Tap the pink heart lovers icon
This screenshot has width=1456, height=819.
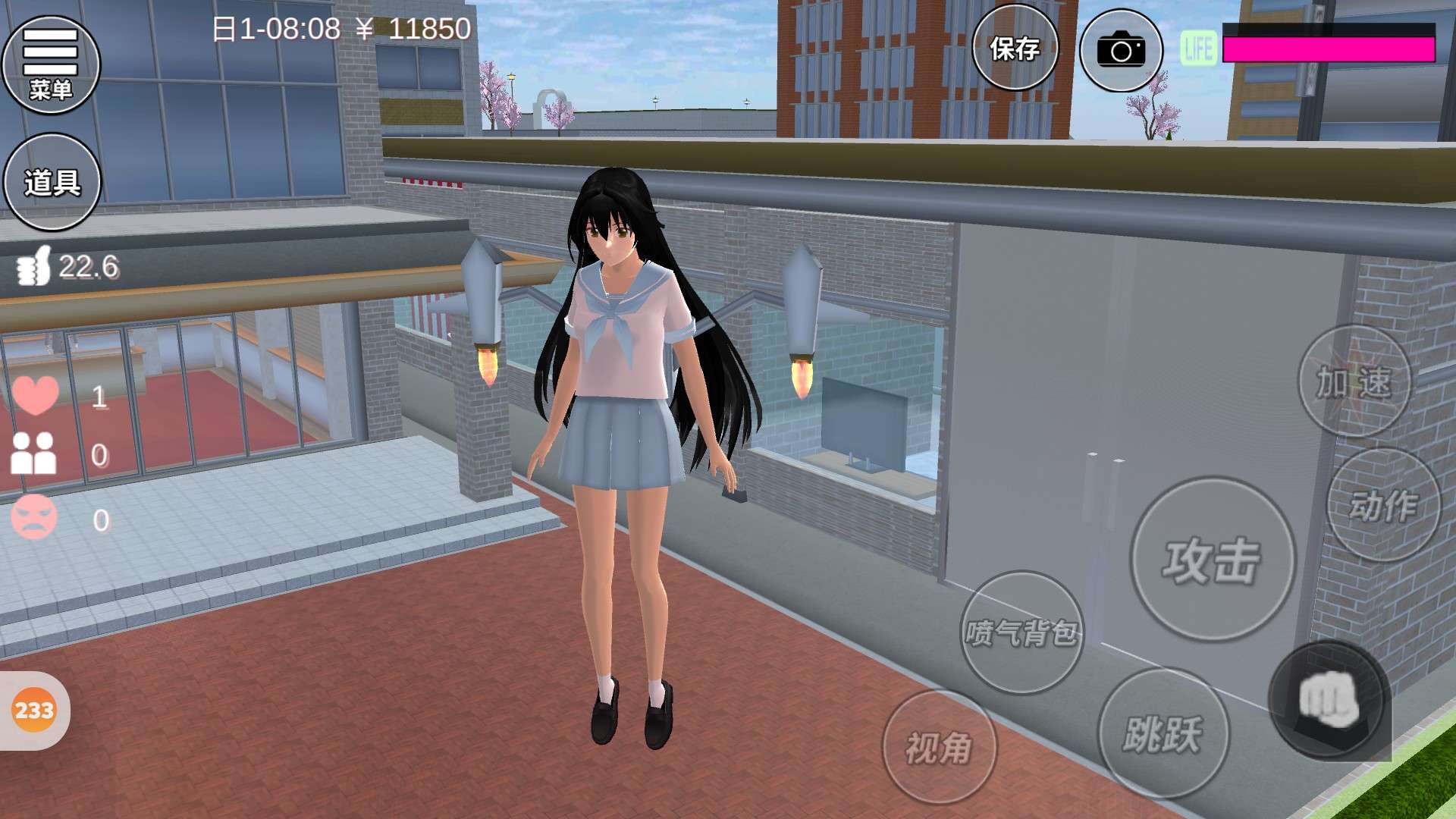(35, 395)
